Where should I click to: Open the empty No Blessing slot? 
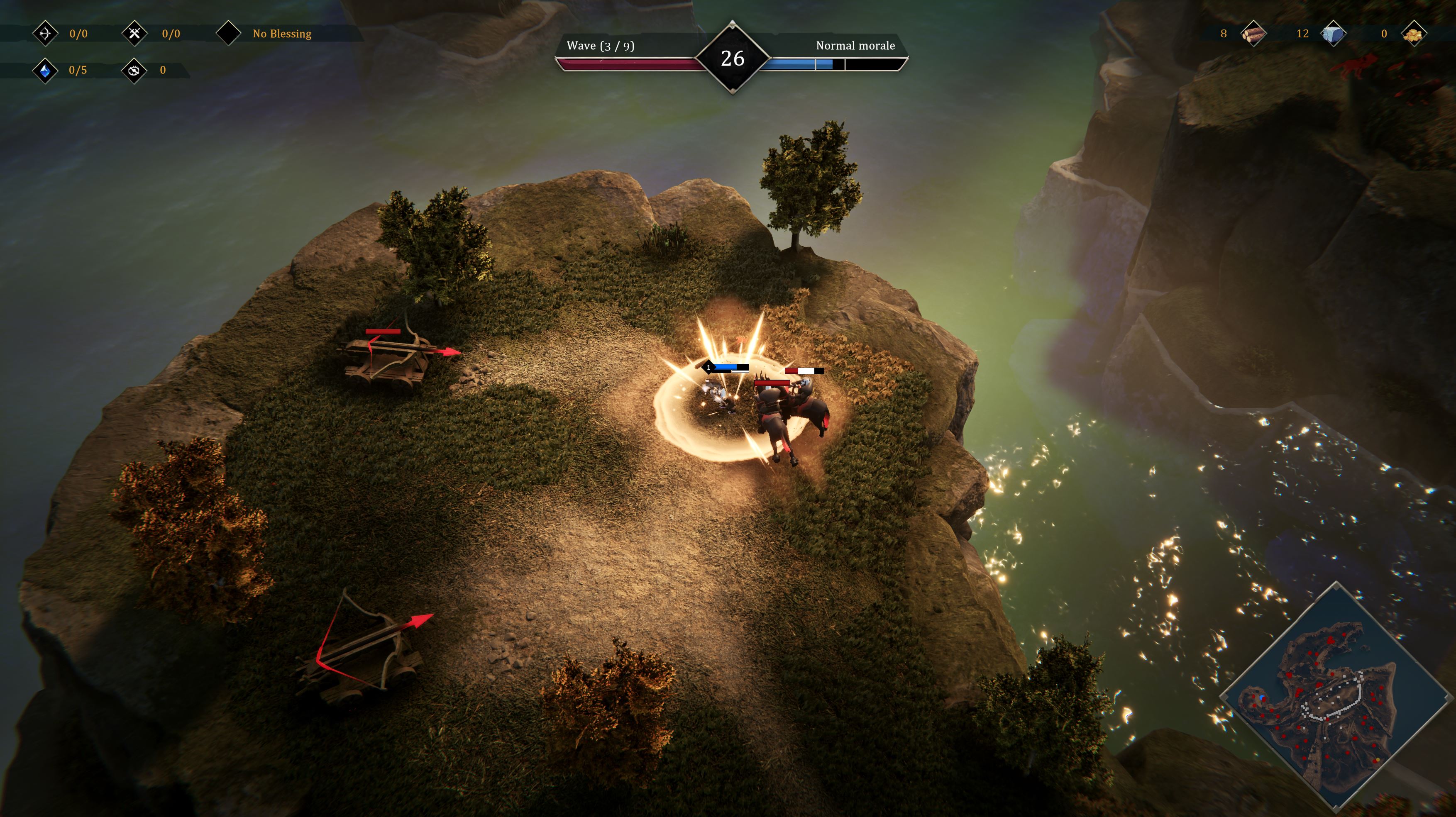[x=229, y=33]
